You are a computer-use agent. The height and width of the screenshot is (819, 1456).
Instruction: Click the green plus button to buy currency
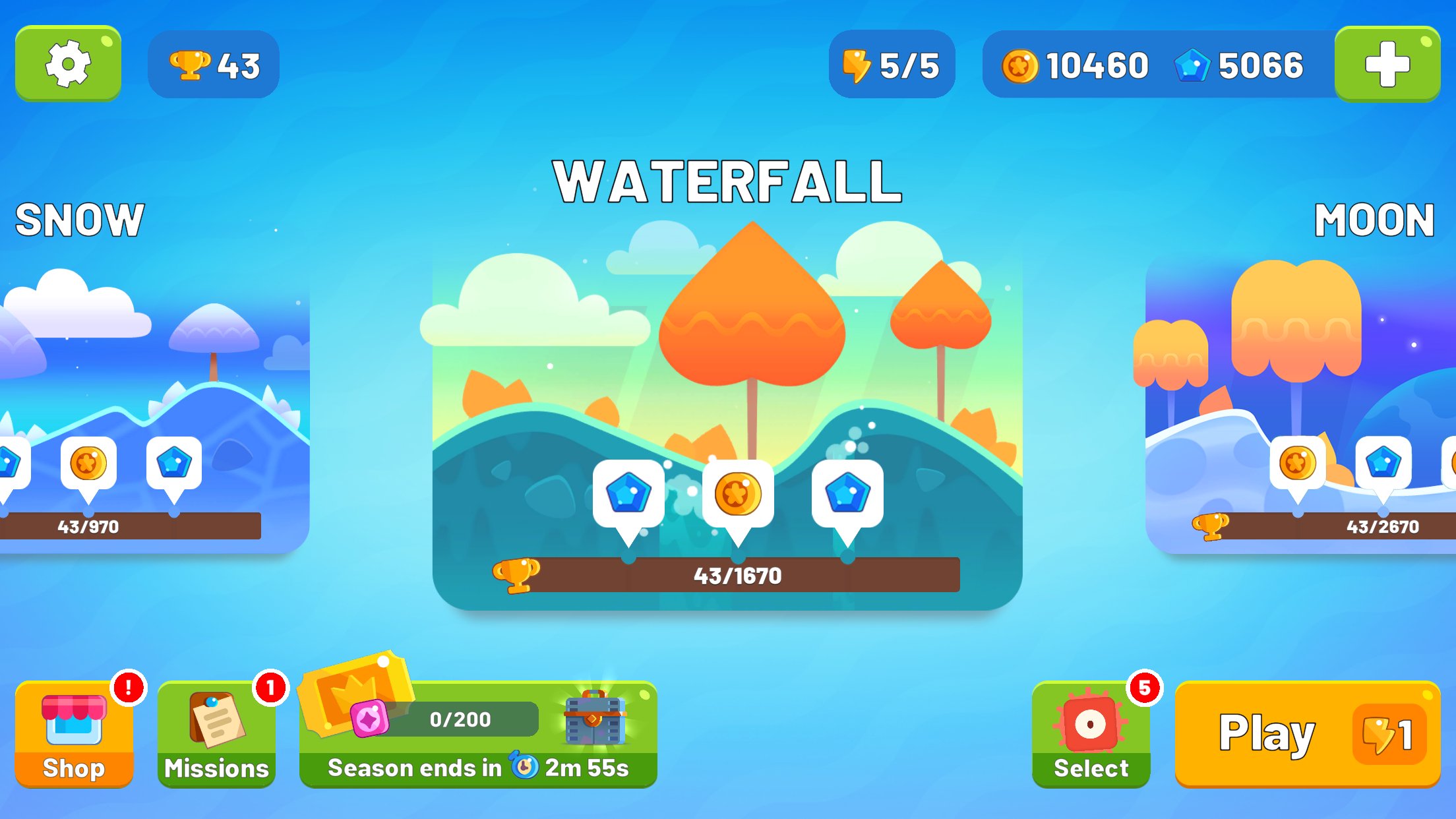tap(1387, 63)
